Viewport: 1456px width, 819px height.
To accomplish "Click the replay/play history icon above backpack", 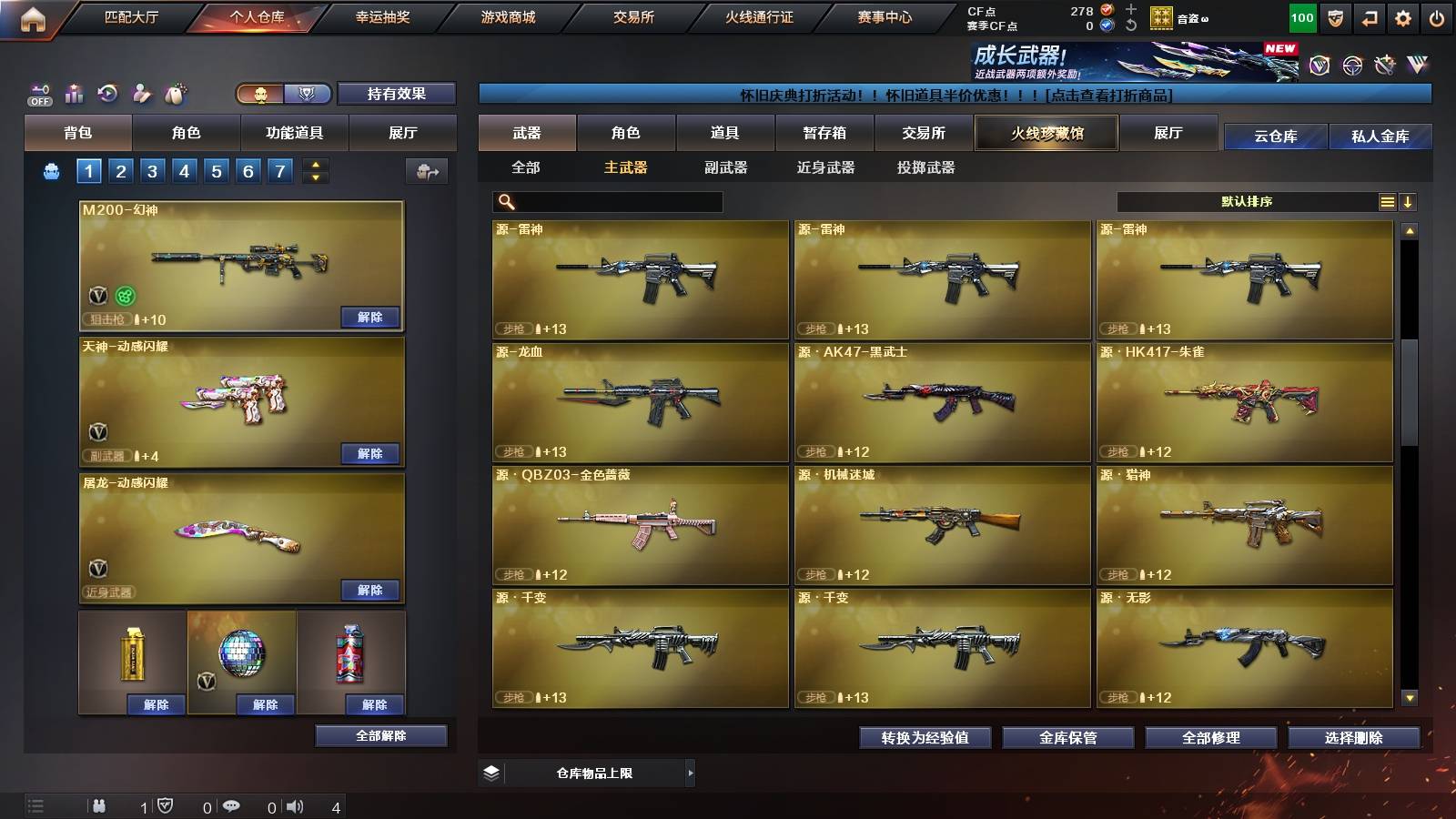I will (108, 93).
